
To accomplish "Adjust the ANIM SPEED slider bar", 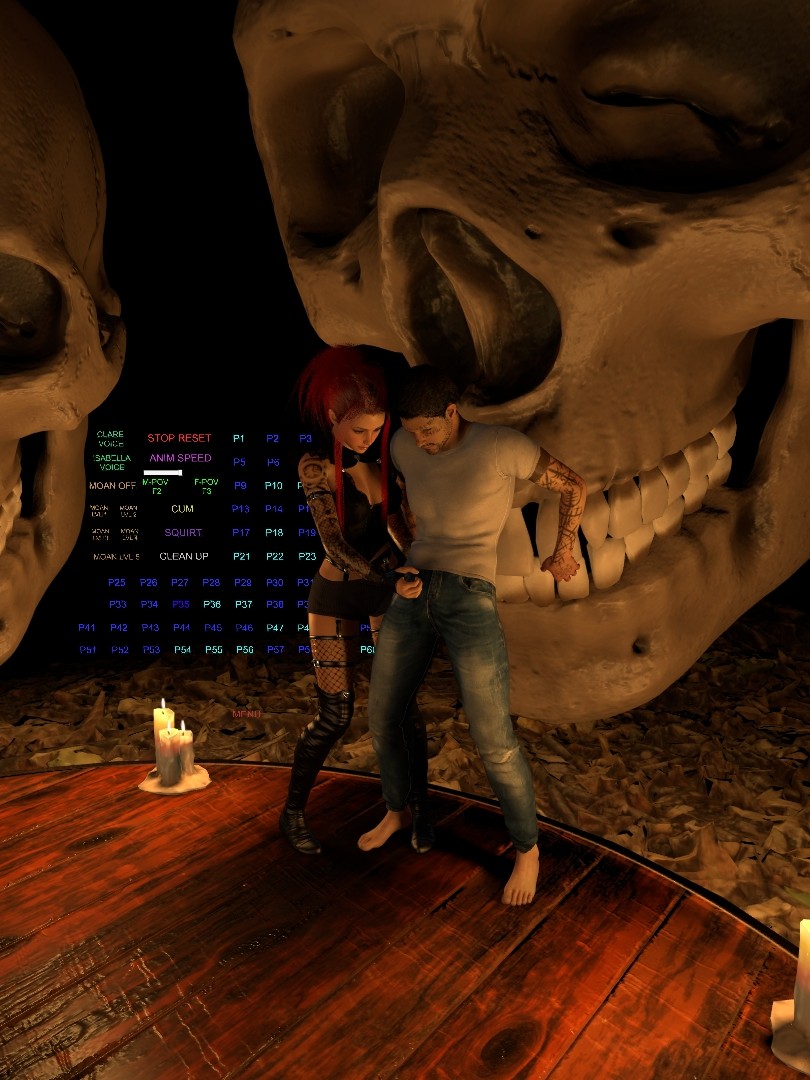I will pos(163,472).
